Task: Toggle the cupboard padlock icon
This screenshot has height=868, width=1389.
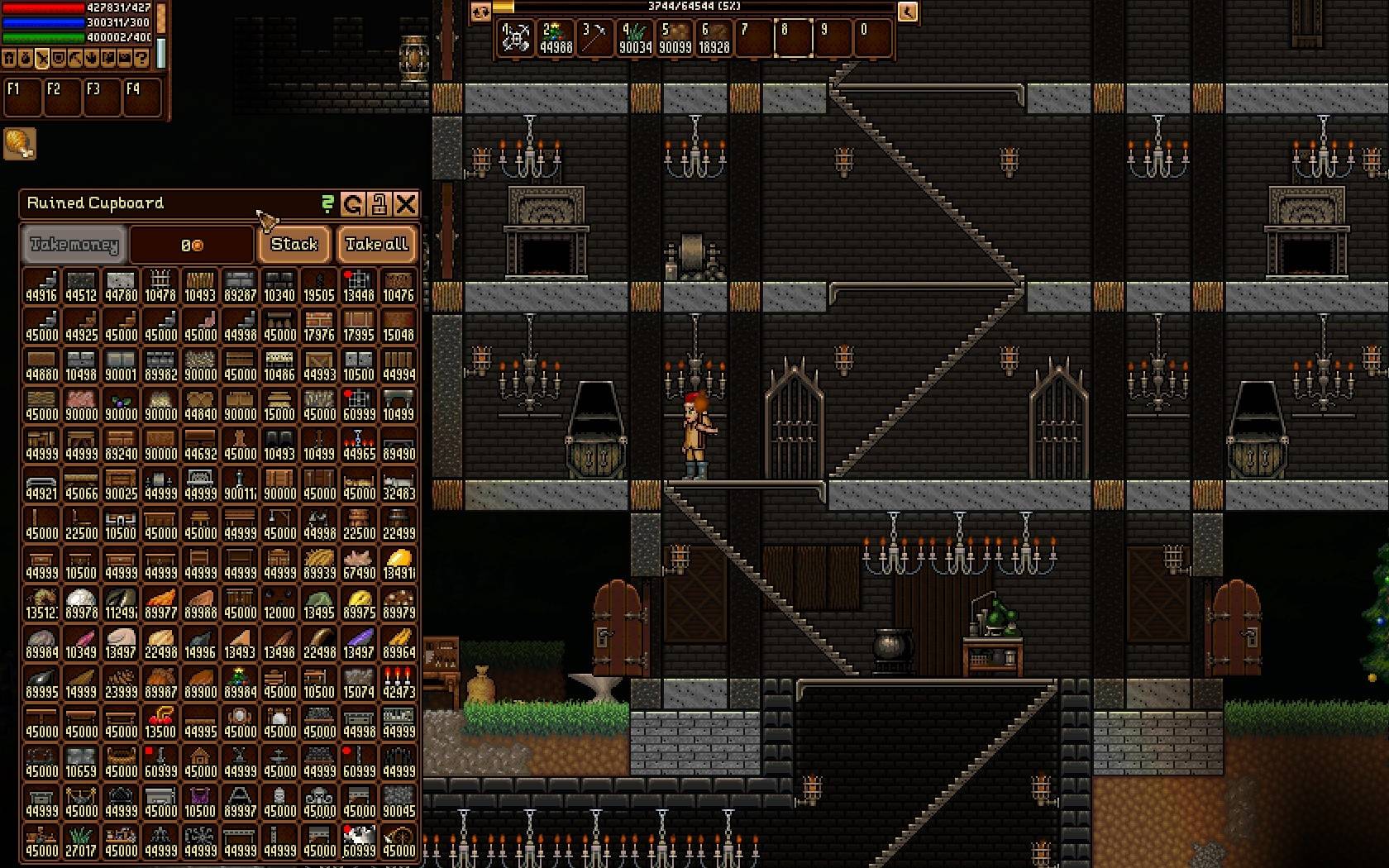Action: 379,203
